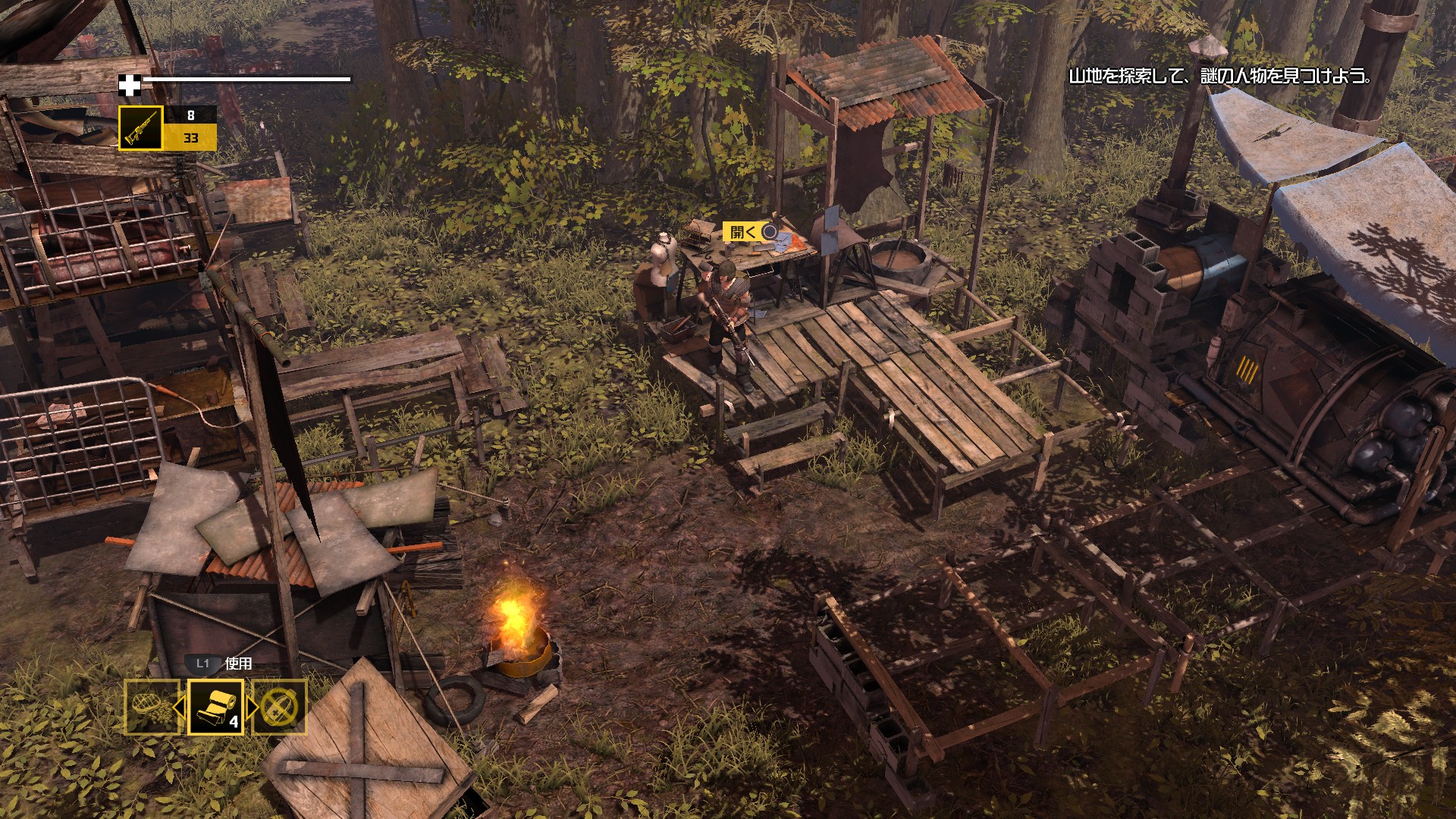Switch to the grilled meat food slot
Viewport: 1456px width, 819px height.
[x=152, y=707]
